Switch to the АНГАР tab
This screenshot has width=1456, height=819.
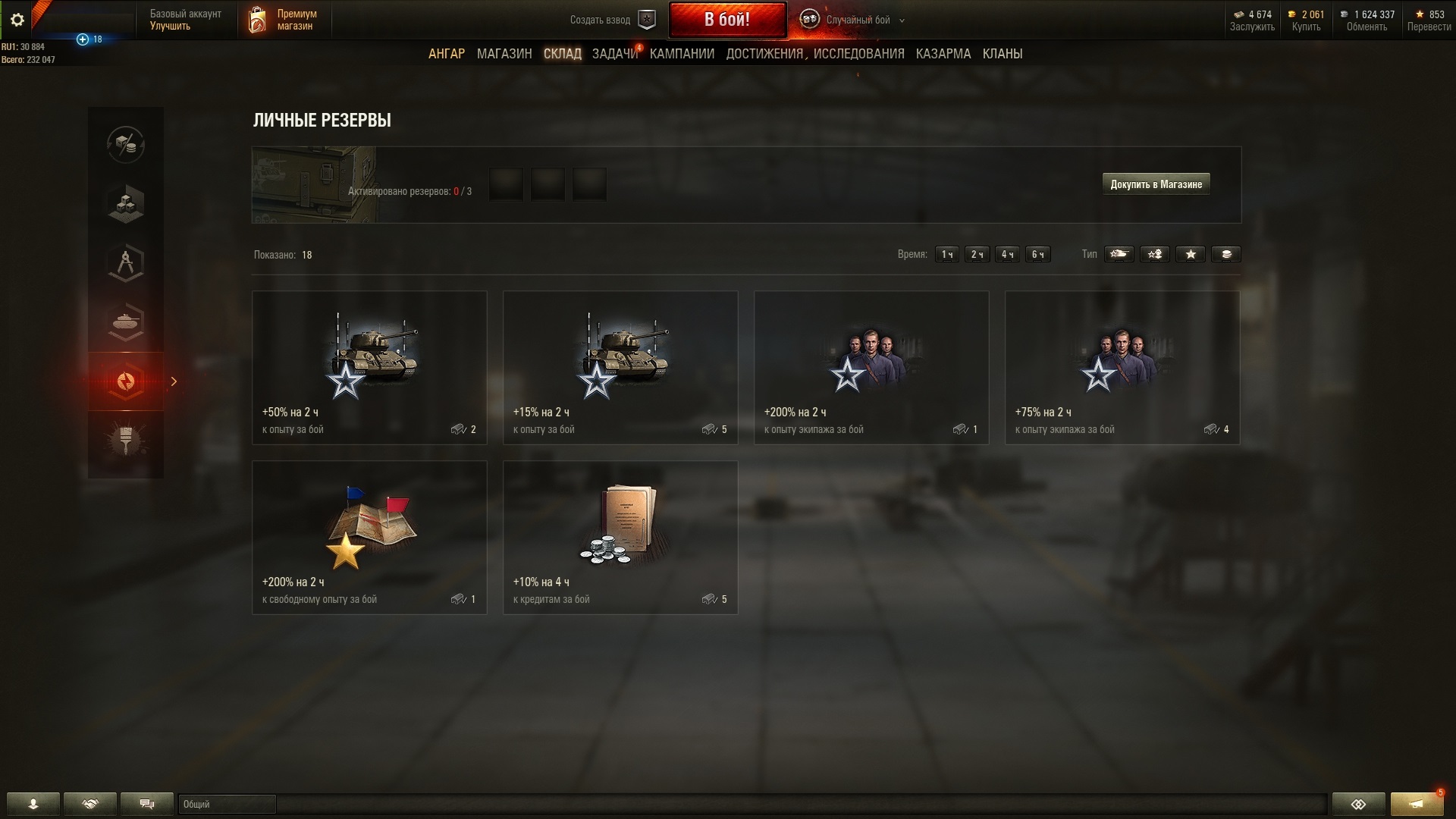pyautogui.click(x=446, y=54)
